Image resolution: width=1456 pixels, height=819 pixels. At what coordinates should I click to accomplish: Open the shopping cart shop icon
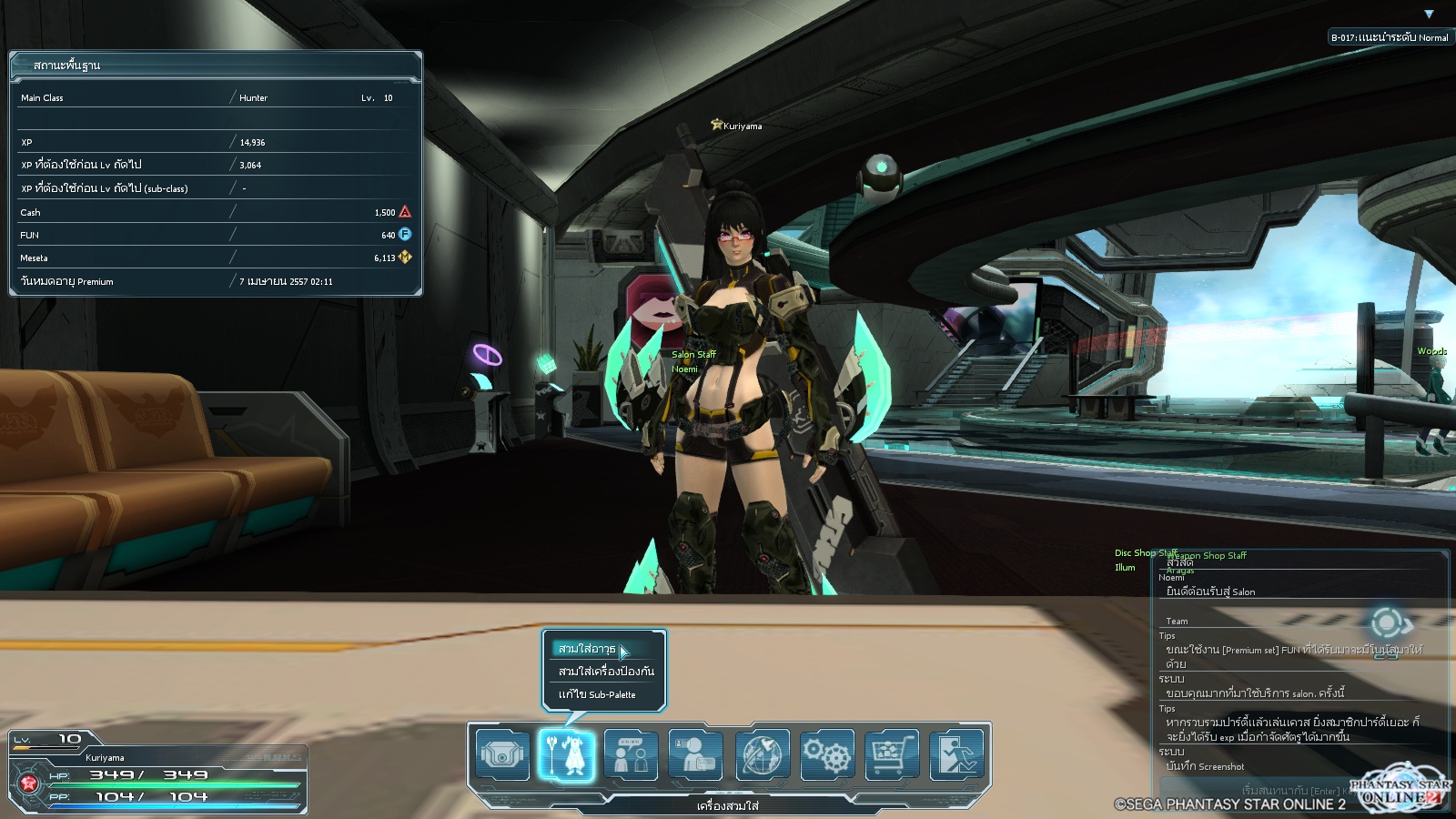click(x=892, y=754)
